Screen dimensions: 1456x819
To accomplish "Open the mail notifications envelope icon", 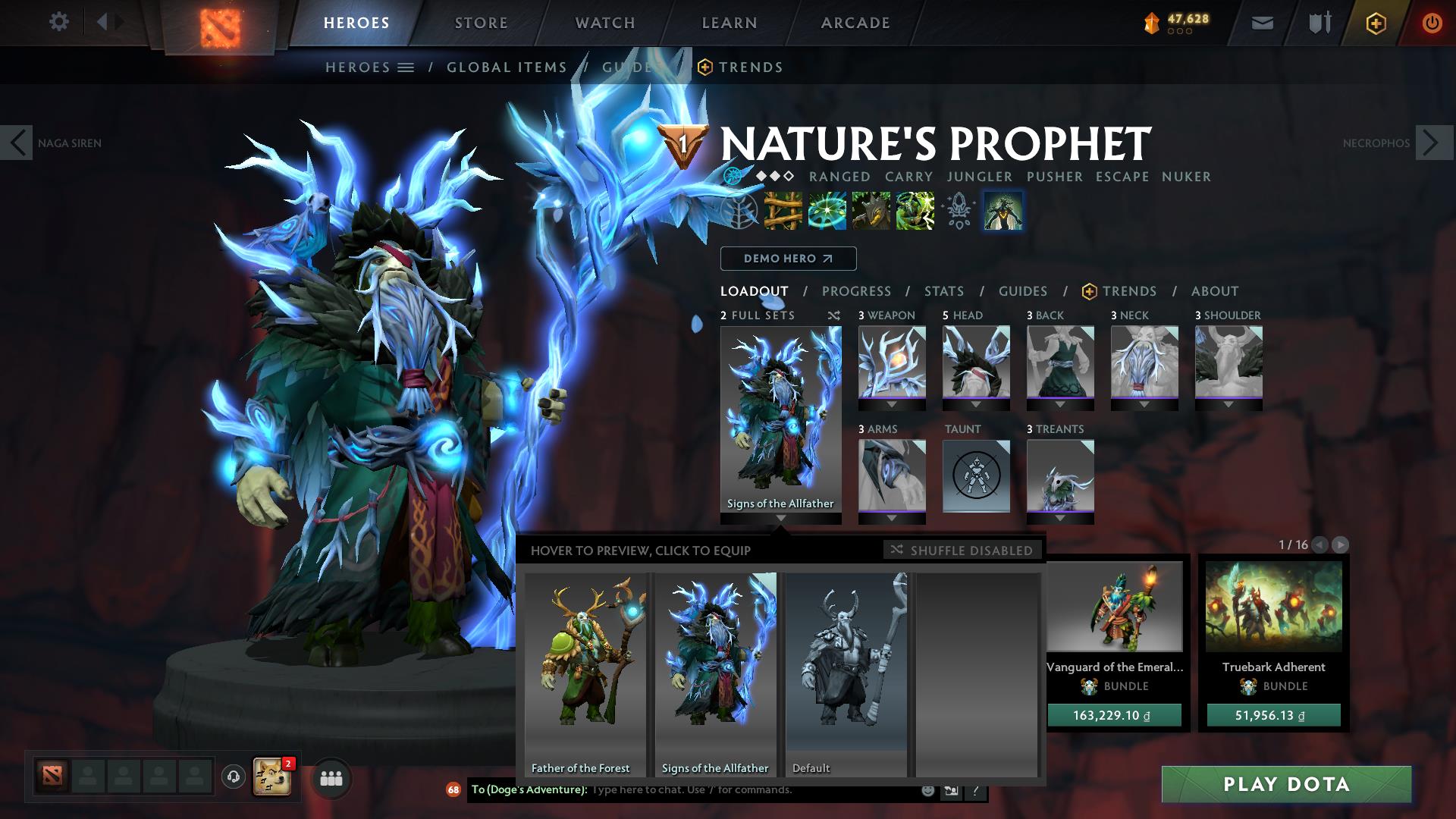I will [1263, 22].
